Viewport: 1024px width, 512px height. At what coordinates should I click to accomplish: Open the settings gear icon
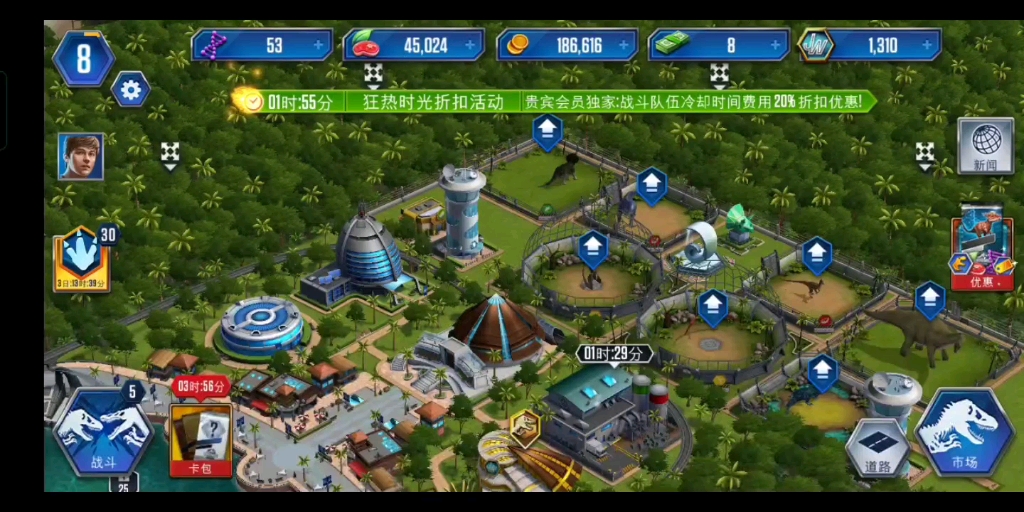click(x=130, y=90)
